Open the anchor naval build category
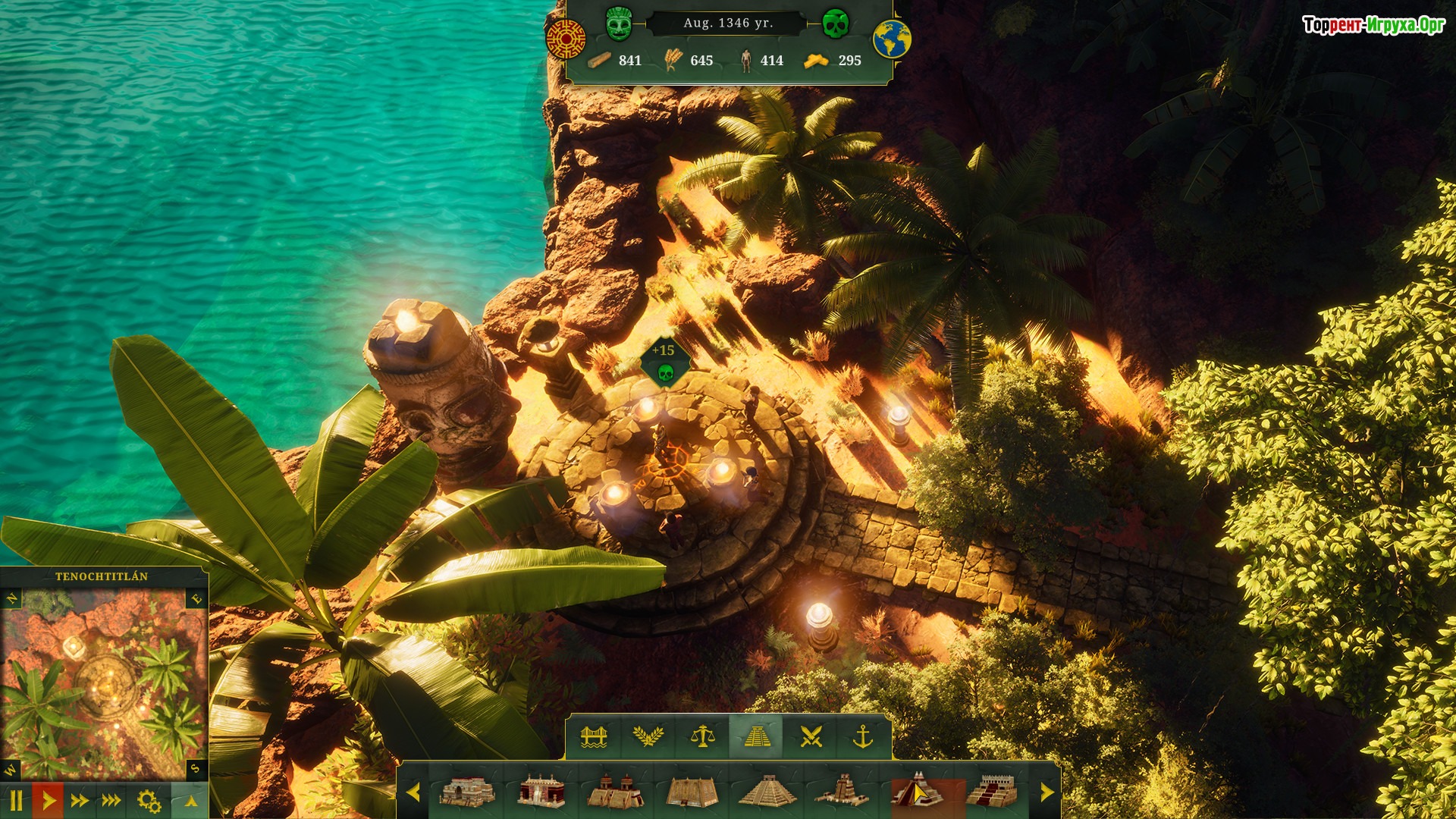1456x819 pixels. point(864,736)
